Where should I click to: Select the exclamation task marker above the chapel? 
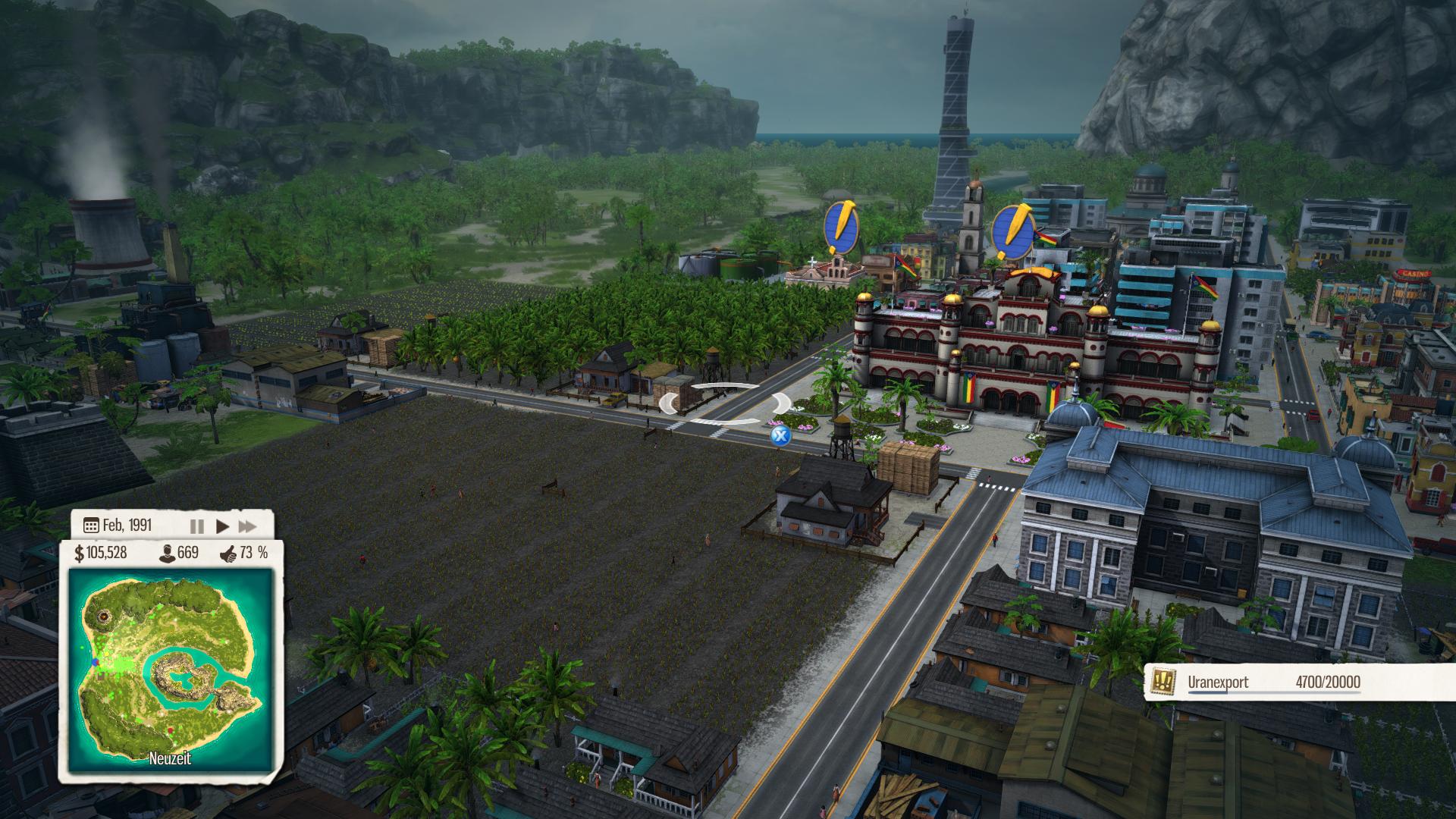click(842, 227)
